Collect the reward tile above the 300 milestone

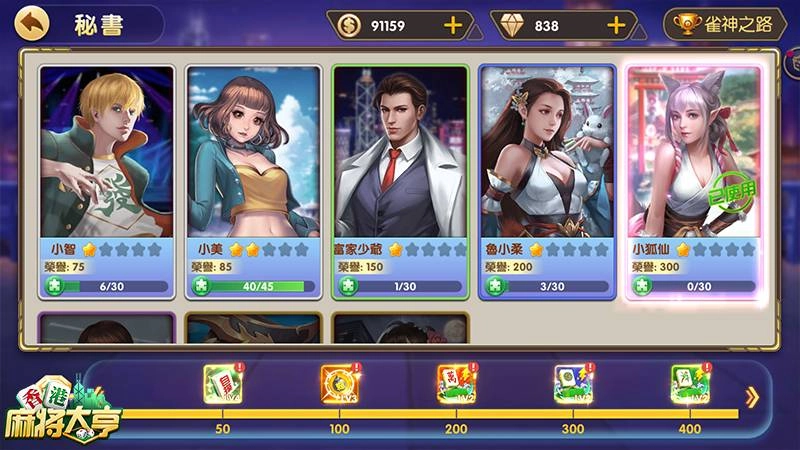click(x=573, y=384)
